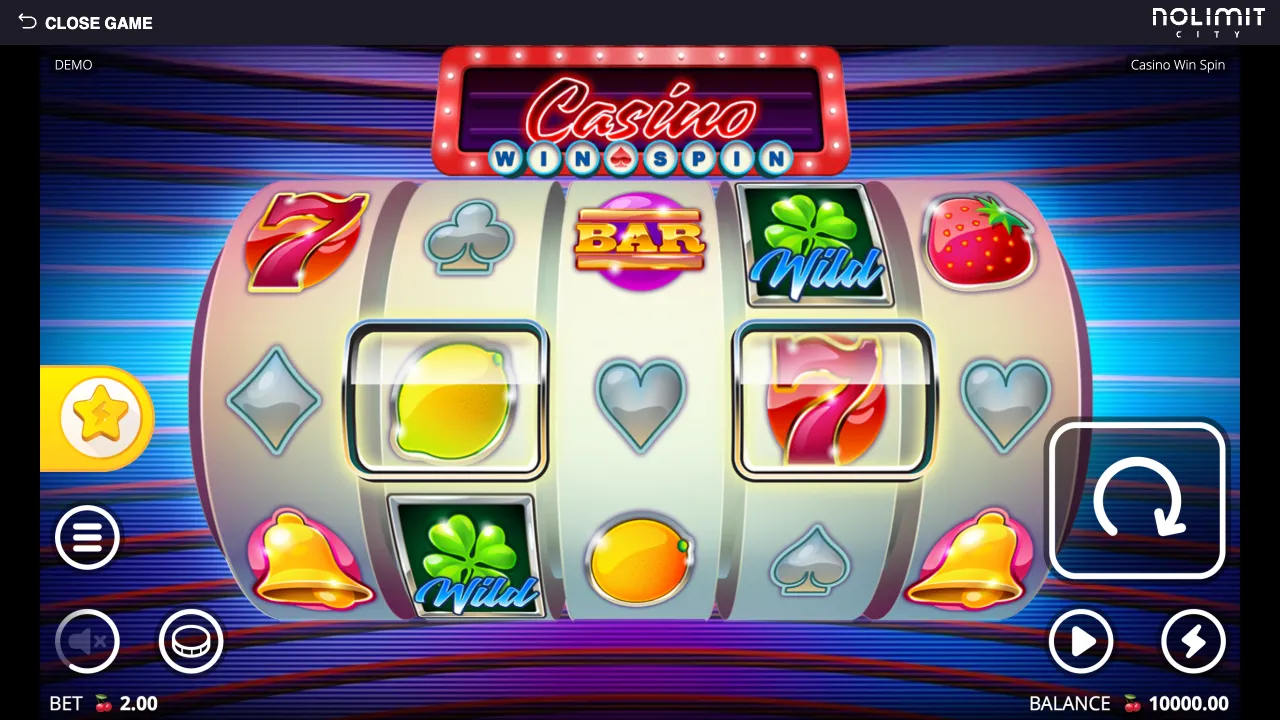The image size is (1280, 720).
Task: Open the Autoplay options via the play icon
Action: 1081,642
